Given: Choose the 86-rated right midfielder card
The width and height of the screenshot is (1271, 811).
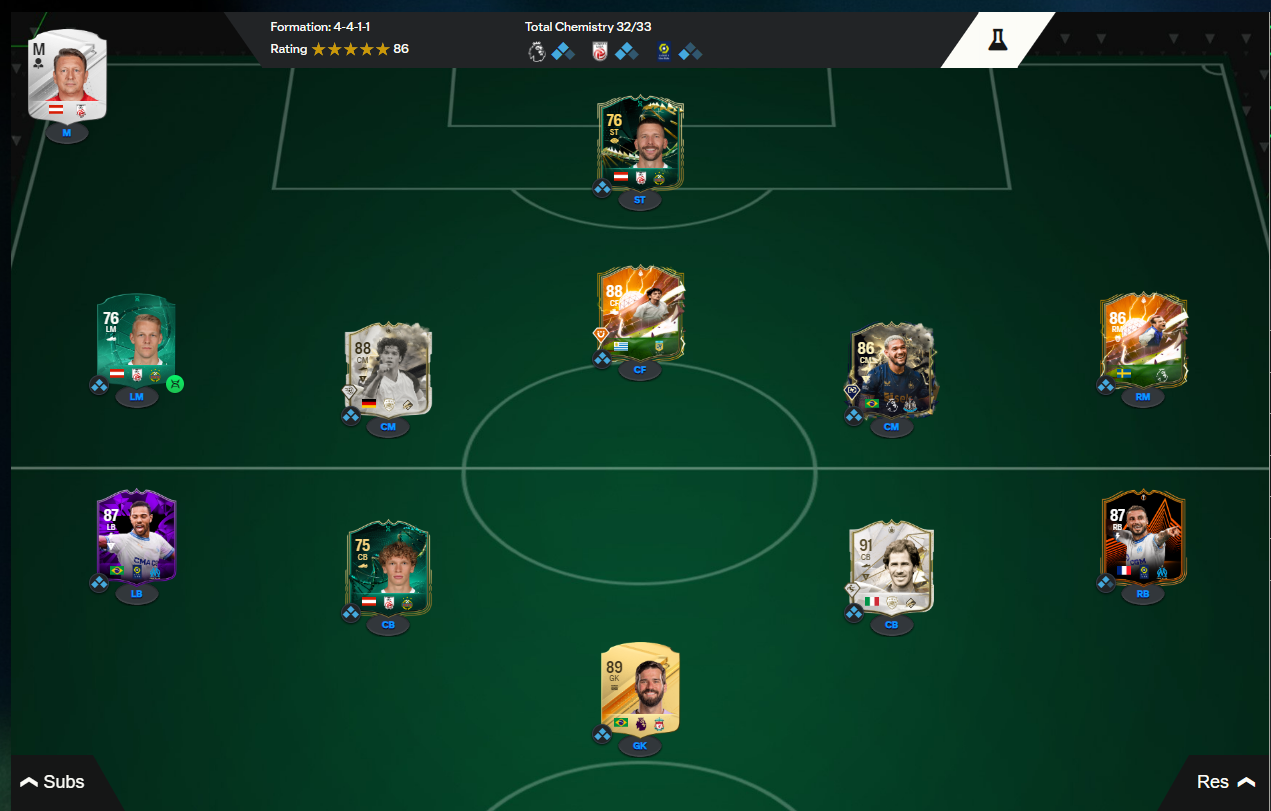Looking at the screenshot, I should coord(1143,341).
